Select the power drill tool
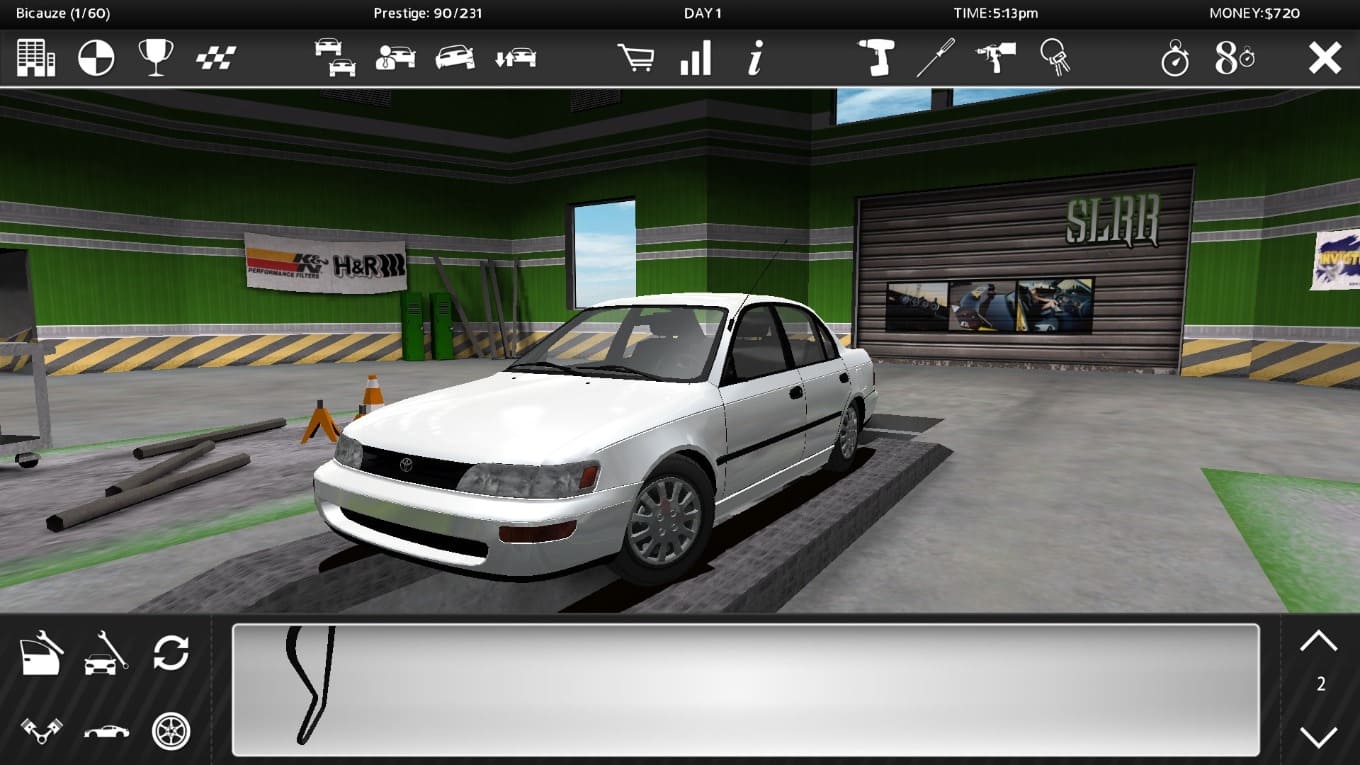The height and width of the screenshot is (765, 1360). click(x=876, y=58)
